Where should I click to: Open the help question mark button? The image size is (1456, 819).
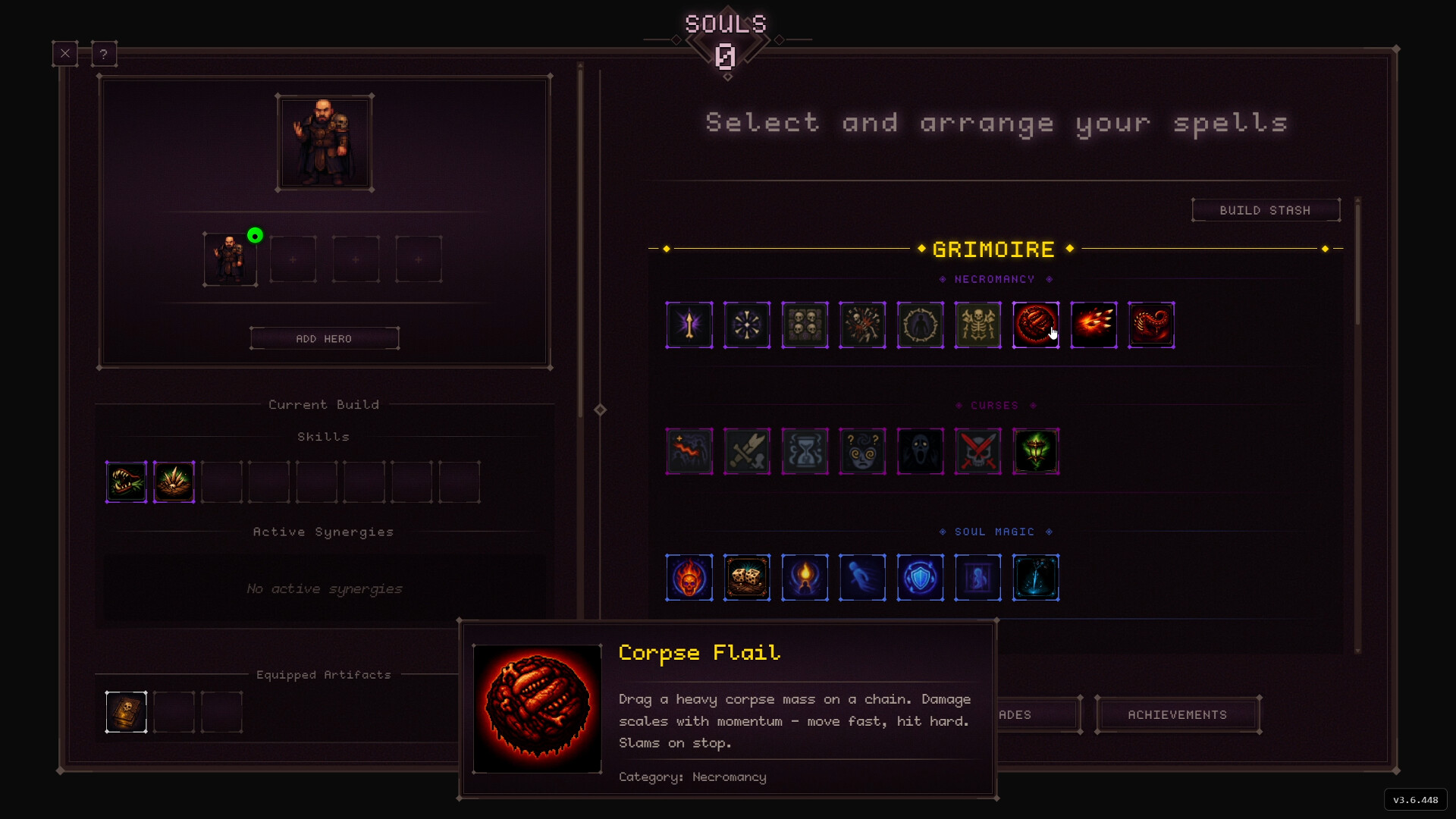coord(104,53)
